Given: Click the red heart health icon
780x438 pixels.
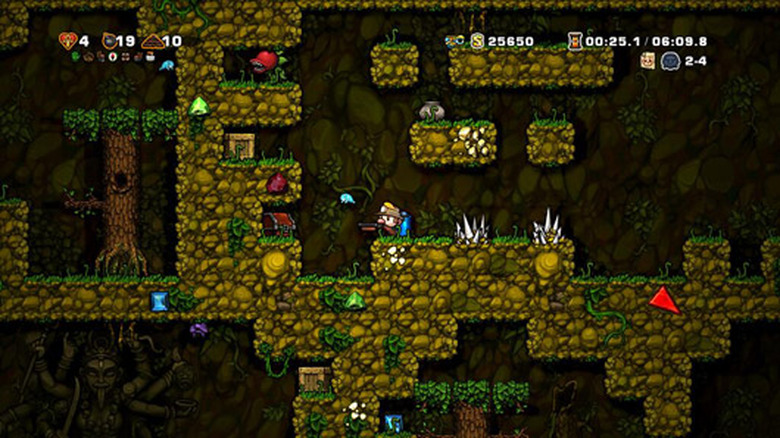Looking at the screenshot, I should (x=68, y=41).
